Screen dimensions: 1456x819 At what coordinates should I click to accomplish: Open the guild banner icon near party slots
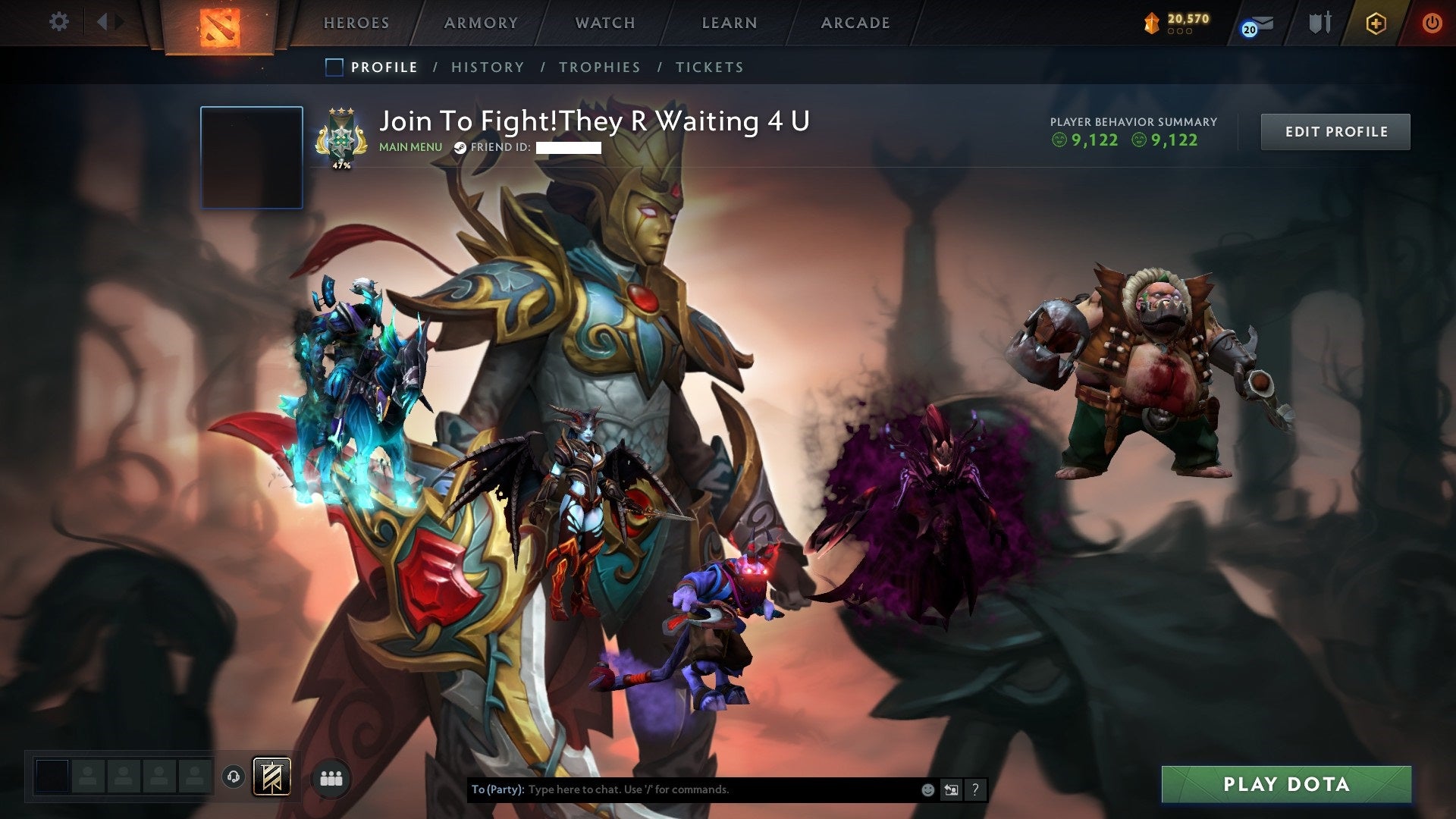point(272,777)
